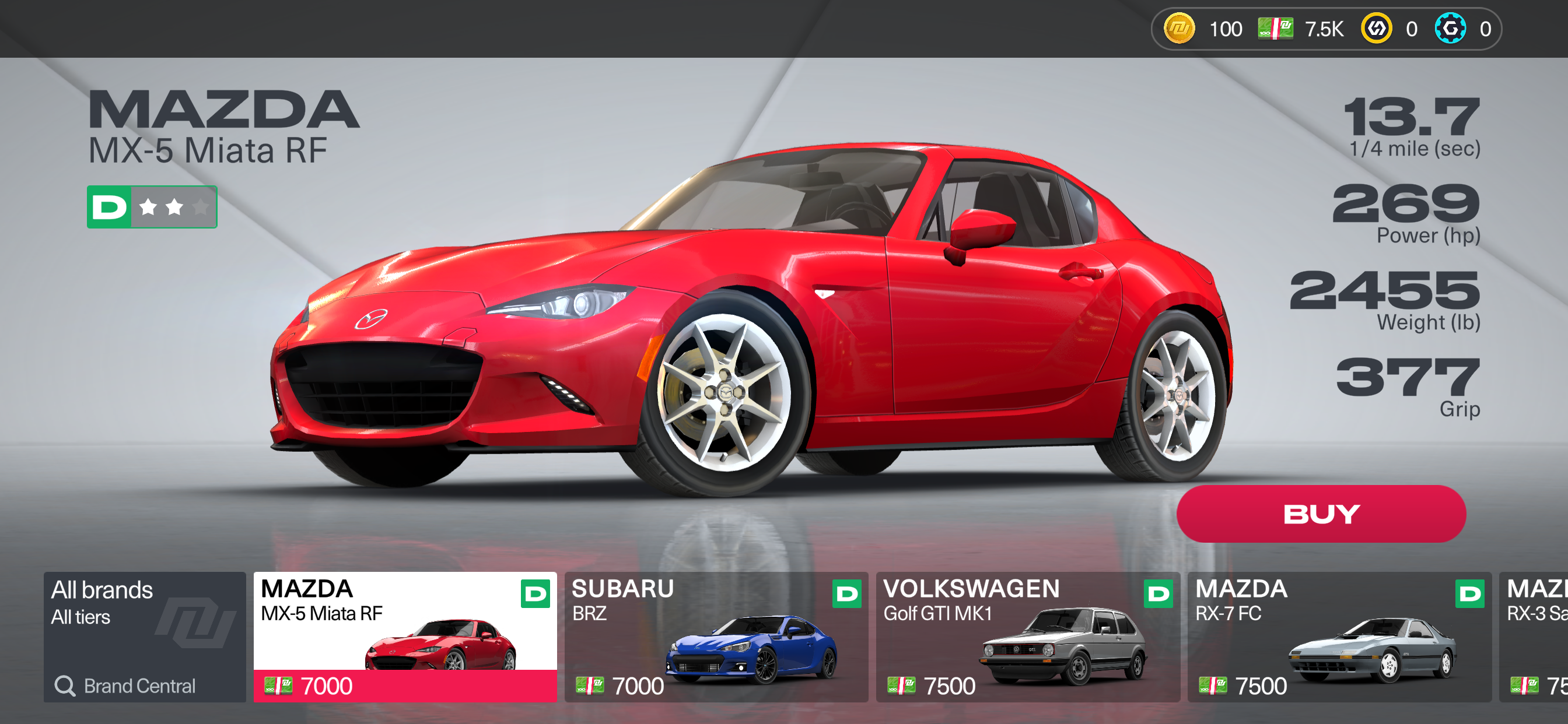Viewport: 1568px width, 724px height.
Task: Click the gold coin currency icon
Action: click(x=1179, y=29)
